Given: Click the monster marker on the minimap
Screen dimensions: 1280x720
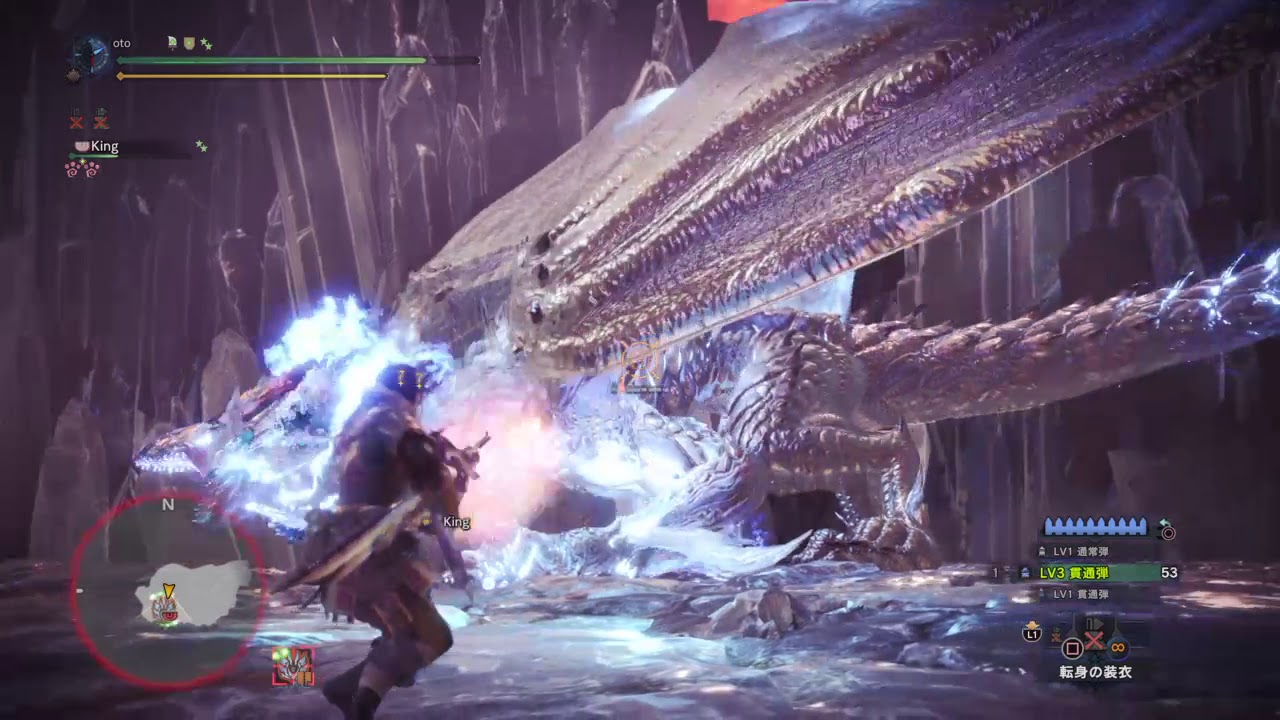Looking at the screenshot, I should coord(166,607).
